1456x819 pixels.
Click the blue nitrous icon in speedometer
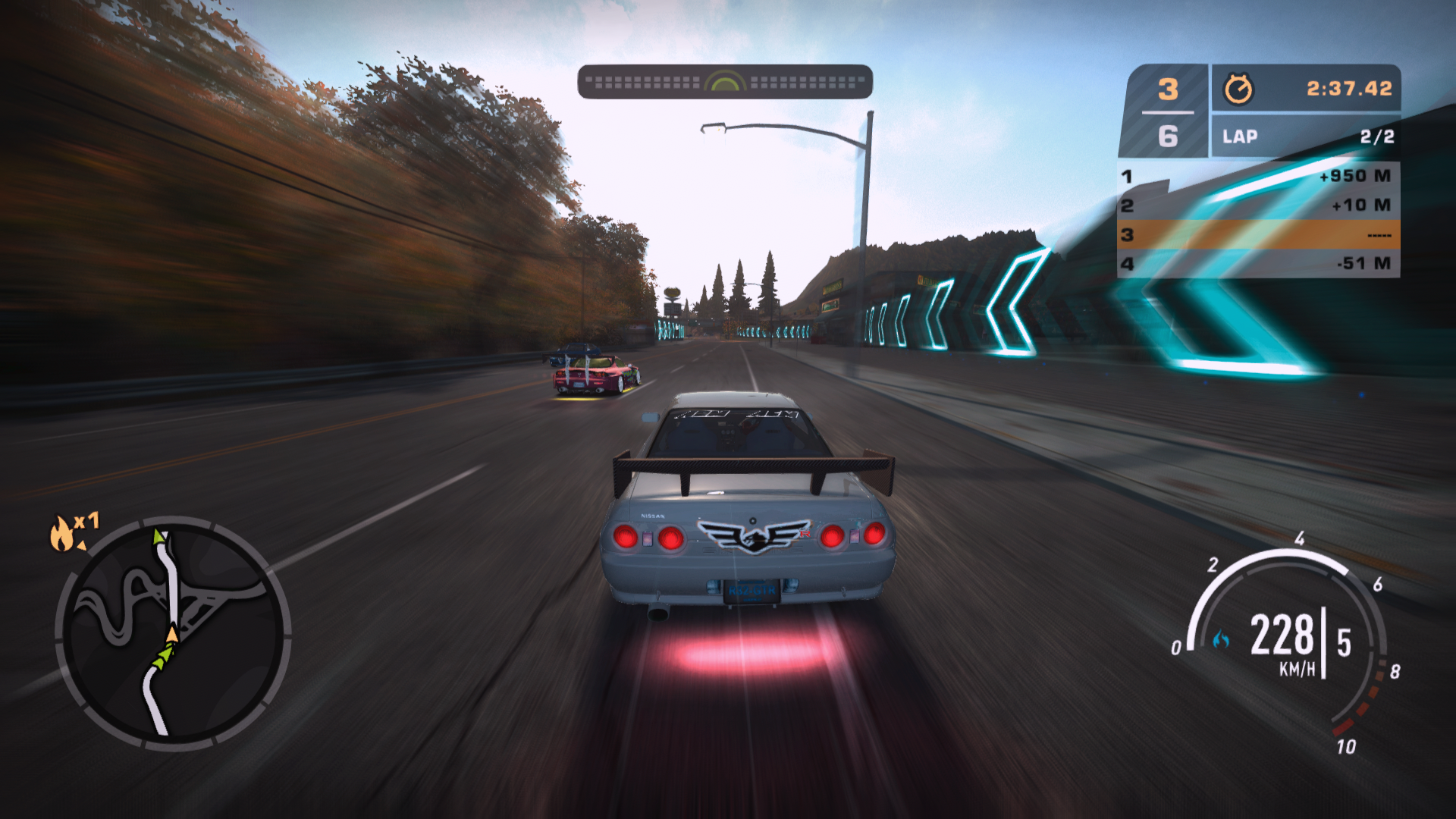point(1221,640)
